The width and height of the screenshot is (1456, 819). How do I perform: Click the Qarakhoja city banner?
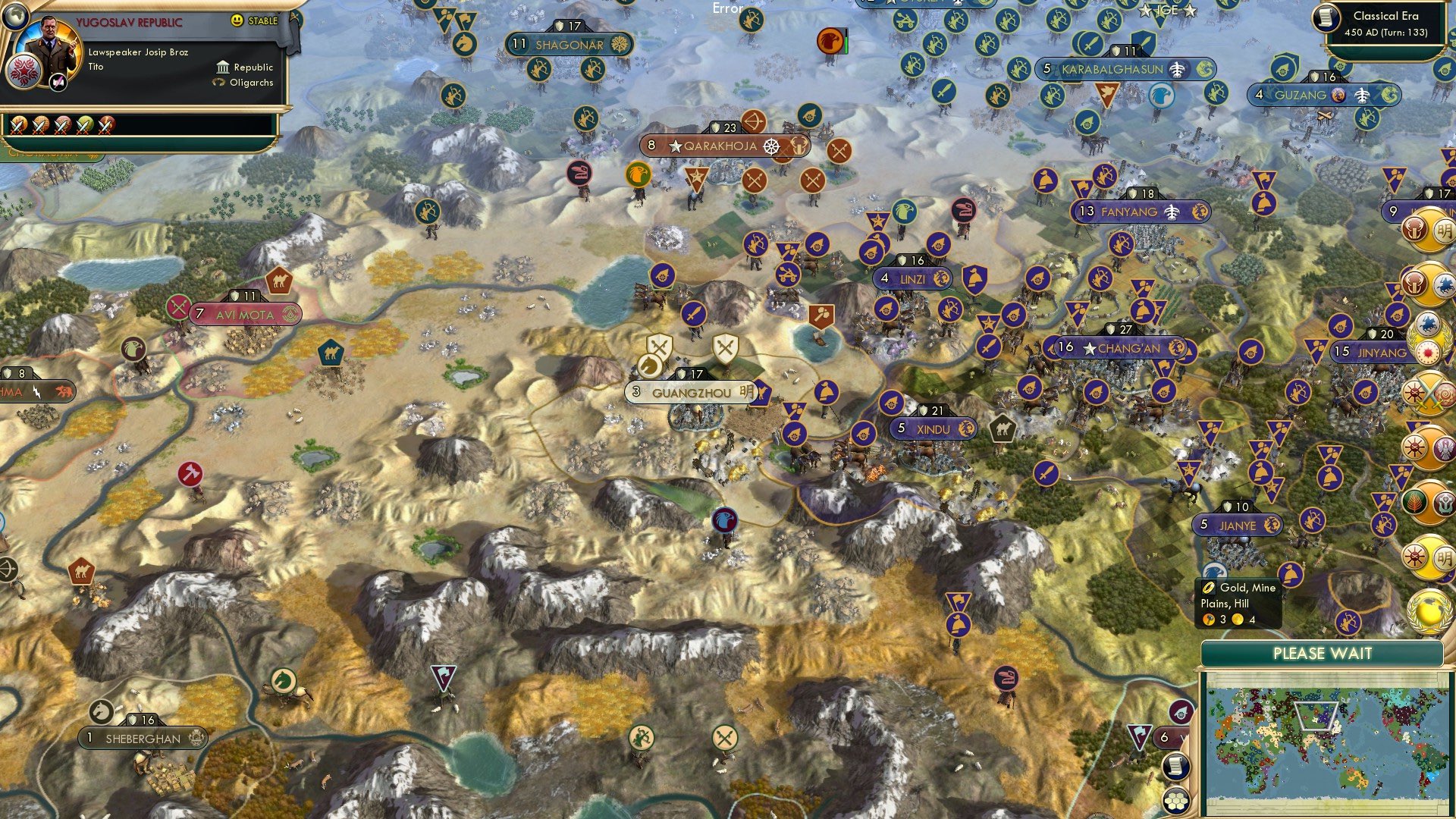pyautogui.click(x=717, y=144)
